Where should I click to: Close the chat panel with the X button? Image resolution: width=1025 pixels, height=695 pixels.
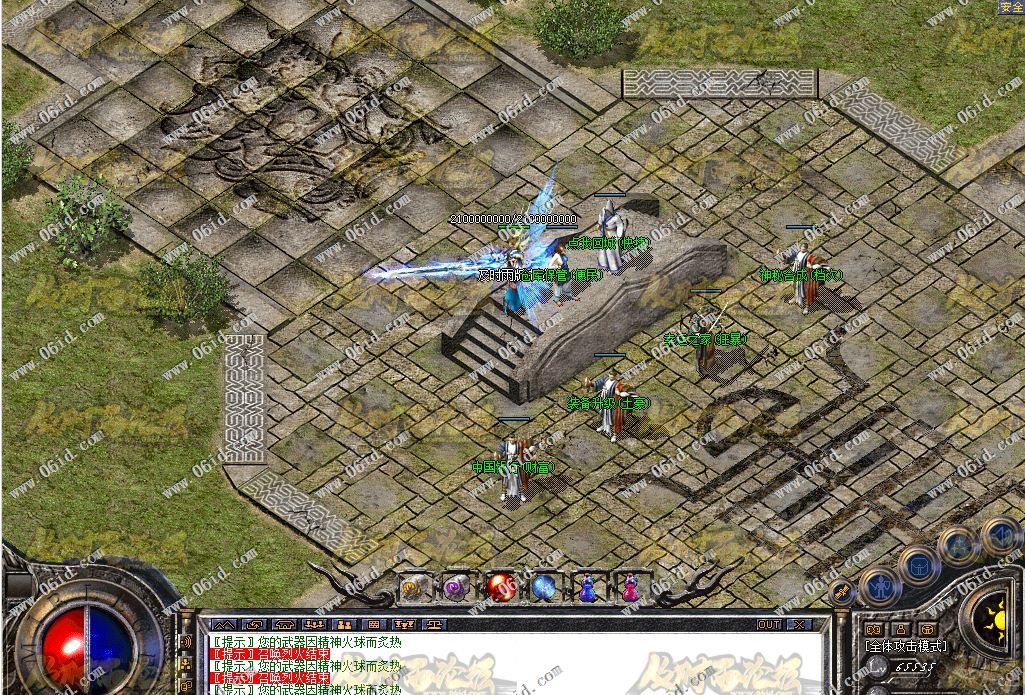point(797,625)
